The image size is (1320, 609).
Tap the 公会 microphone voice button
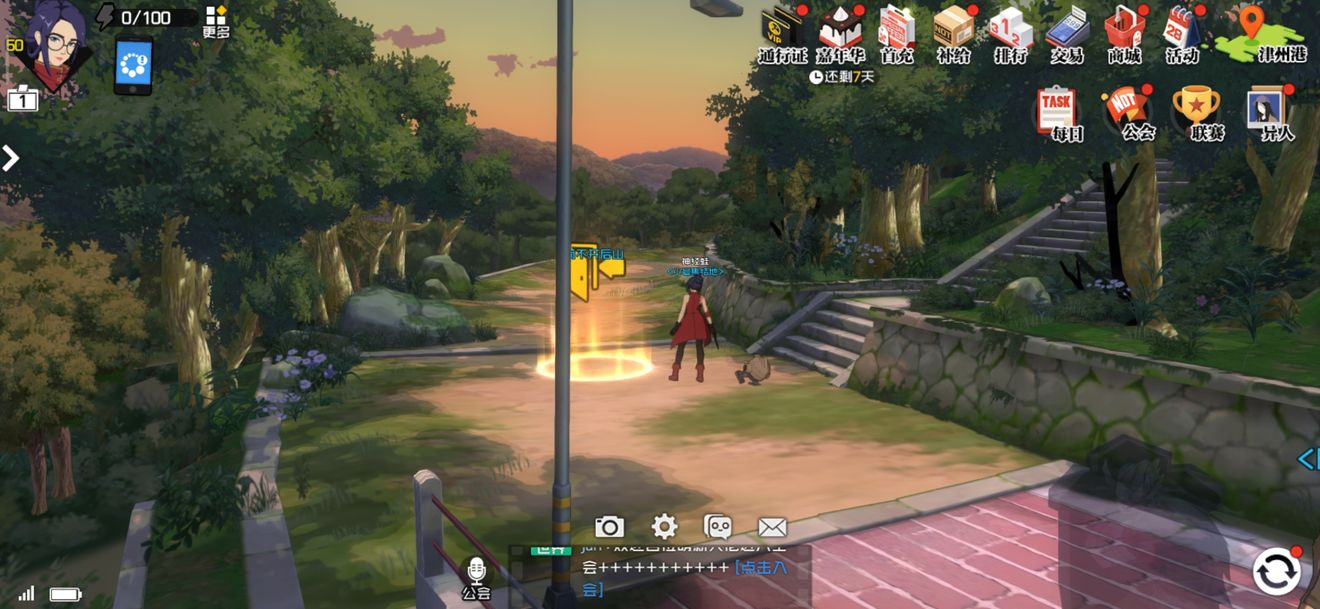477,577
